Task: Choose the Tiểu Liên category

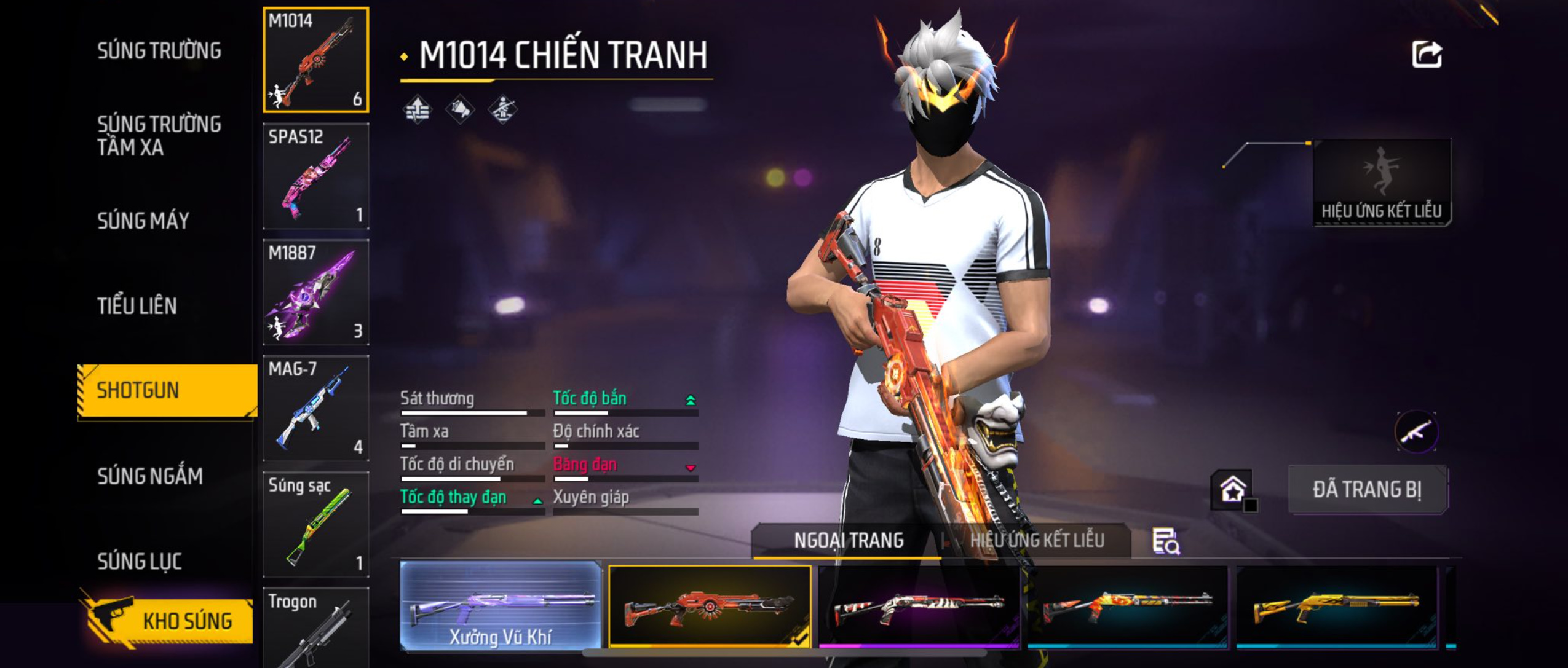Action: (137, 305)
